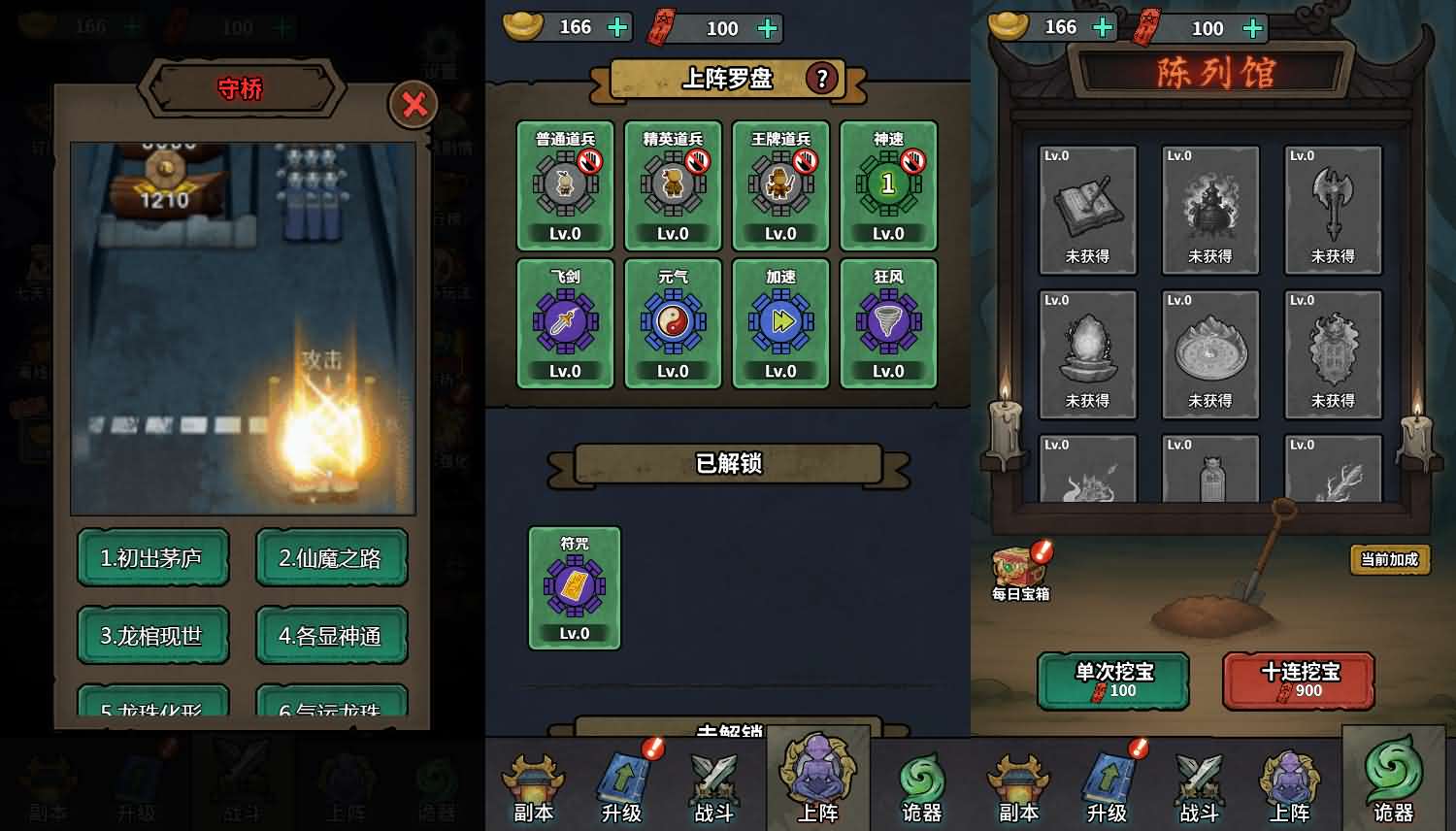The height and width of the screenshot is (831, 1456).
Task: Select the 元气 yin-yang compass icon
Action: click(673, 321)
